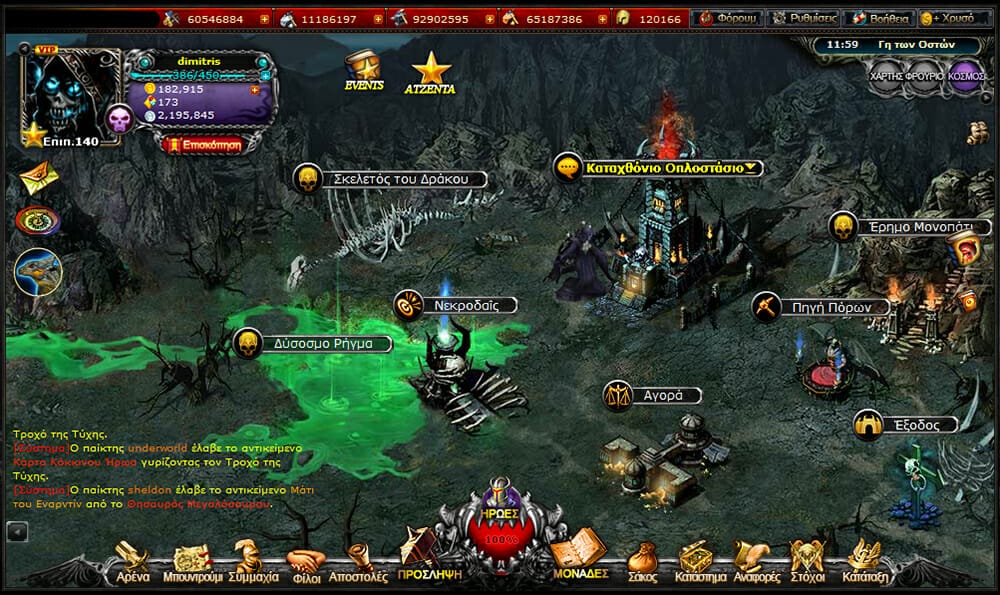Click the + Χρυσό add gold button
This screenshot has width=1000, height=595.
pyautogui.click(x=954, y=19)
